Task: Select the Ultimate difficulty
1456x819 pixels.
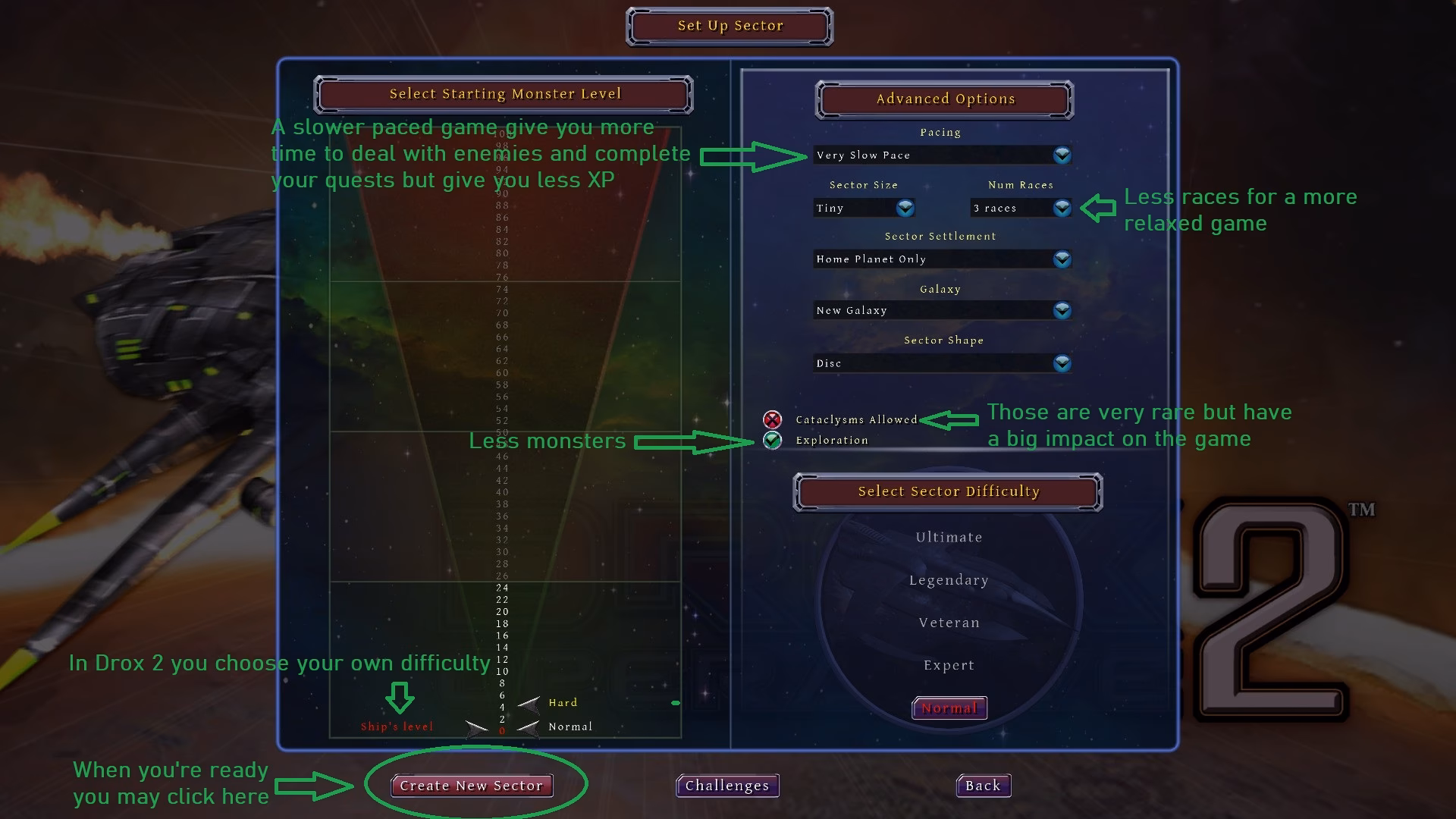Action: coord(949,536)
